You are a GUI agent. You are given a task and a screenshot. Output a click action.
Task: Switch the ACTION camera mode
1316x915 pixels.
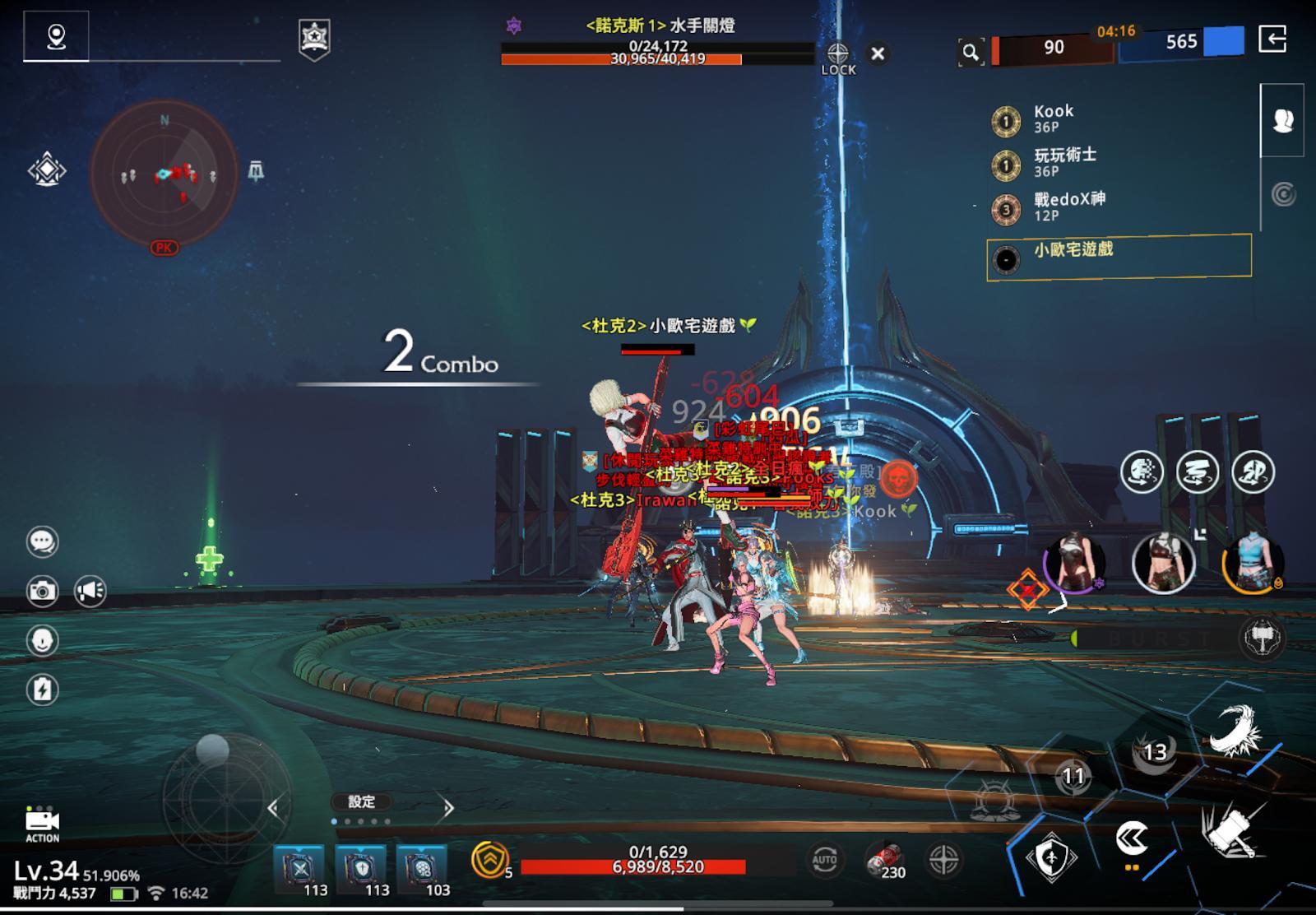tap(42, 824)
